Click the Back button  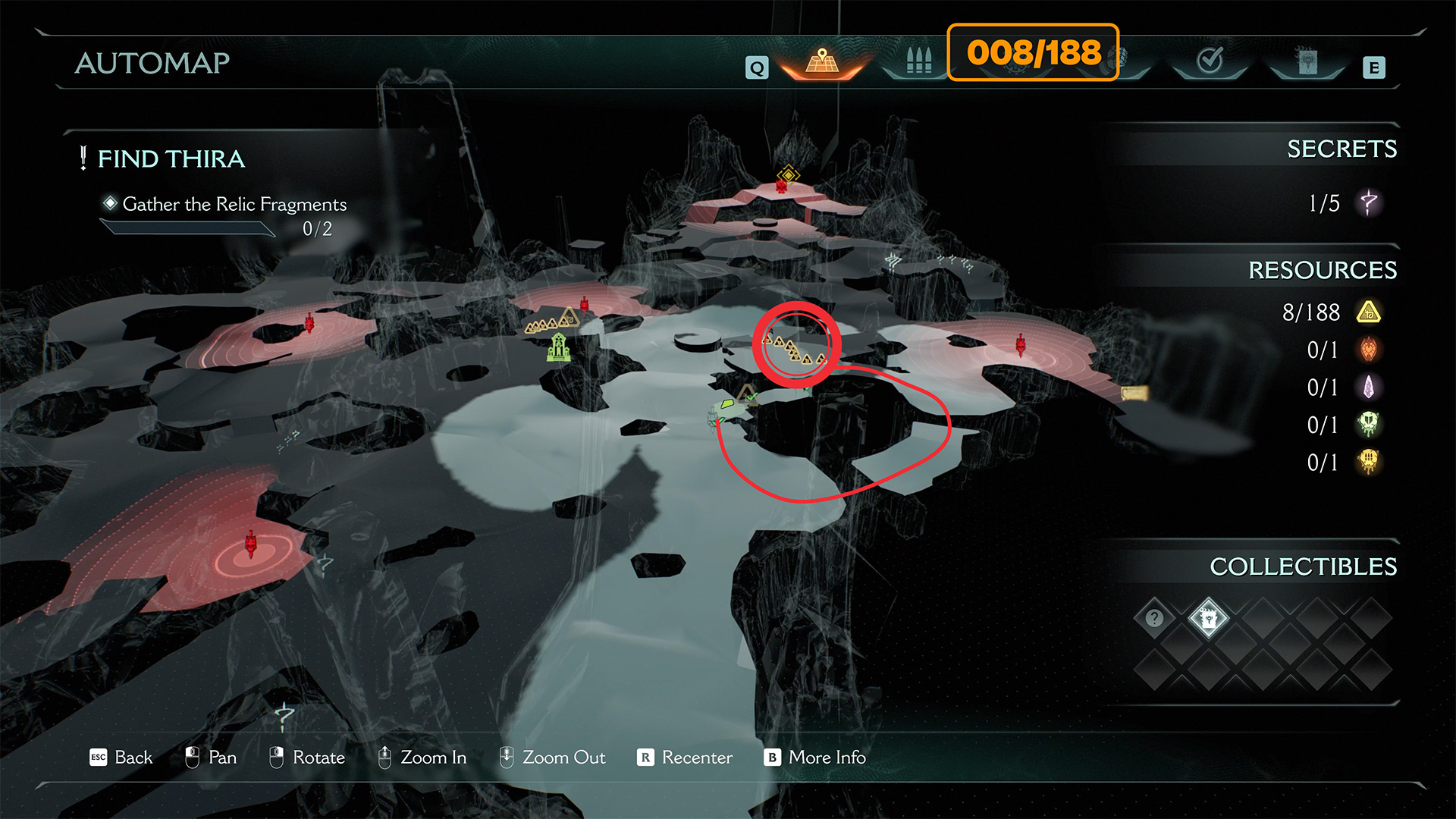coord(121,758)
